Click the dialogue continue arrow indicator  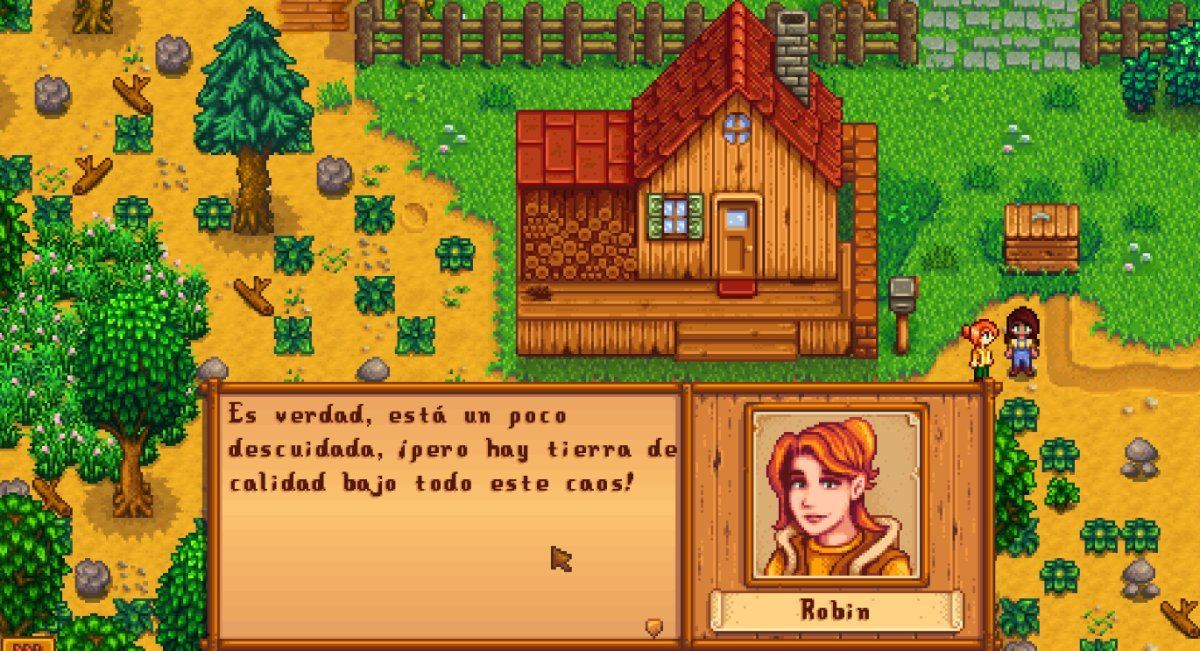pos(654,627)
